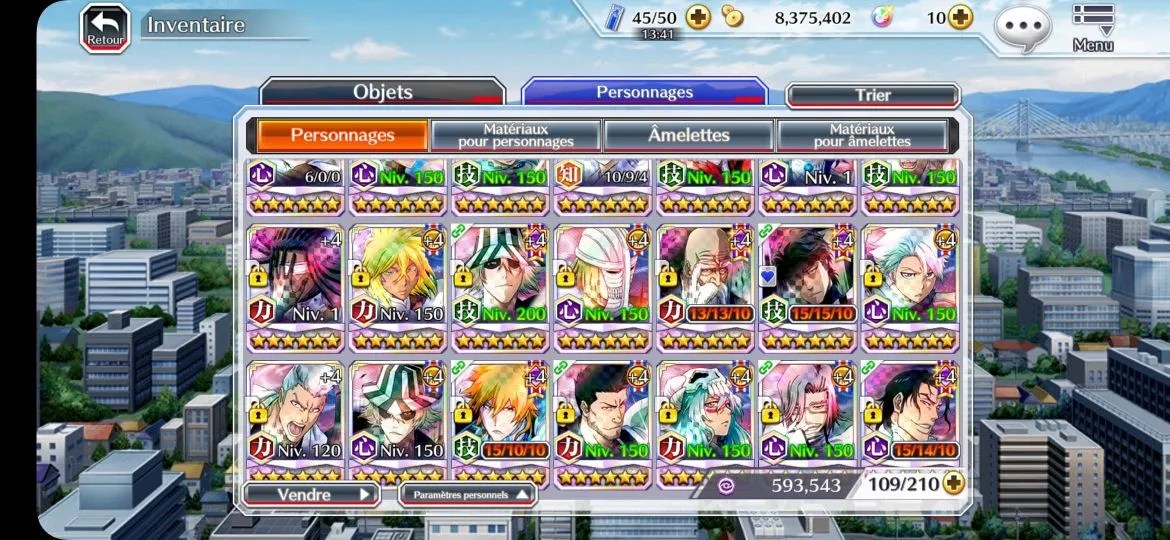The height and width of the screenshot is (540, 1170).
Task: Select the orange-haired 15/10/10 character
Action: point(500,420)
